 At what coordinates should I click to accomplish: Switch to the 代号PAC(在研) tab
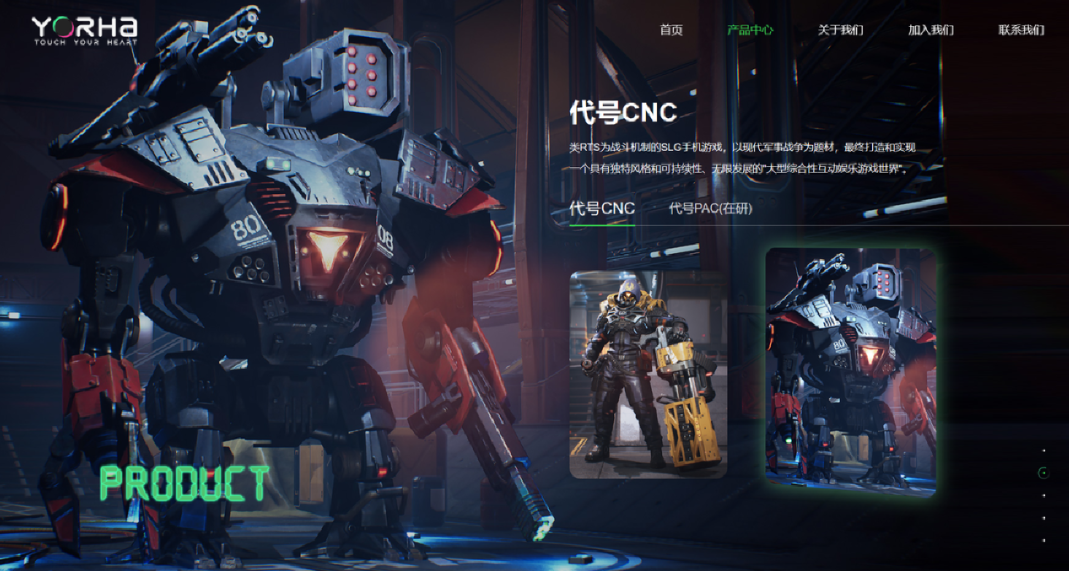[x=710, y=208]
